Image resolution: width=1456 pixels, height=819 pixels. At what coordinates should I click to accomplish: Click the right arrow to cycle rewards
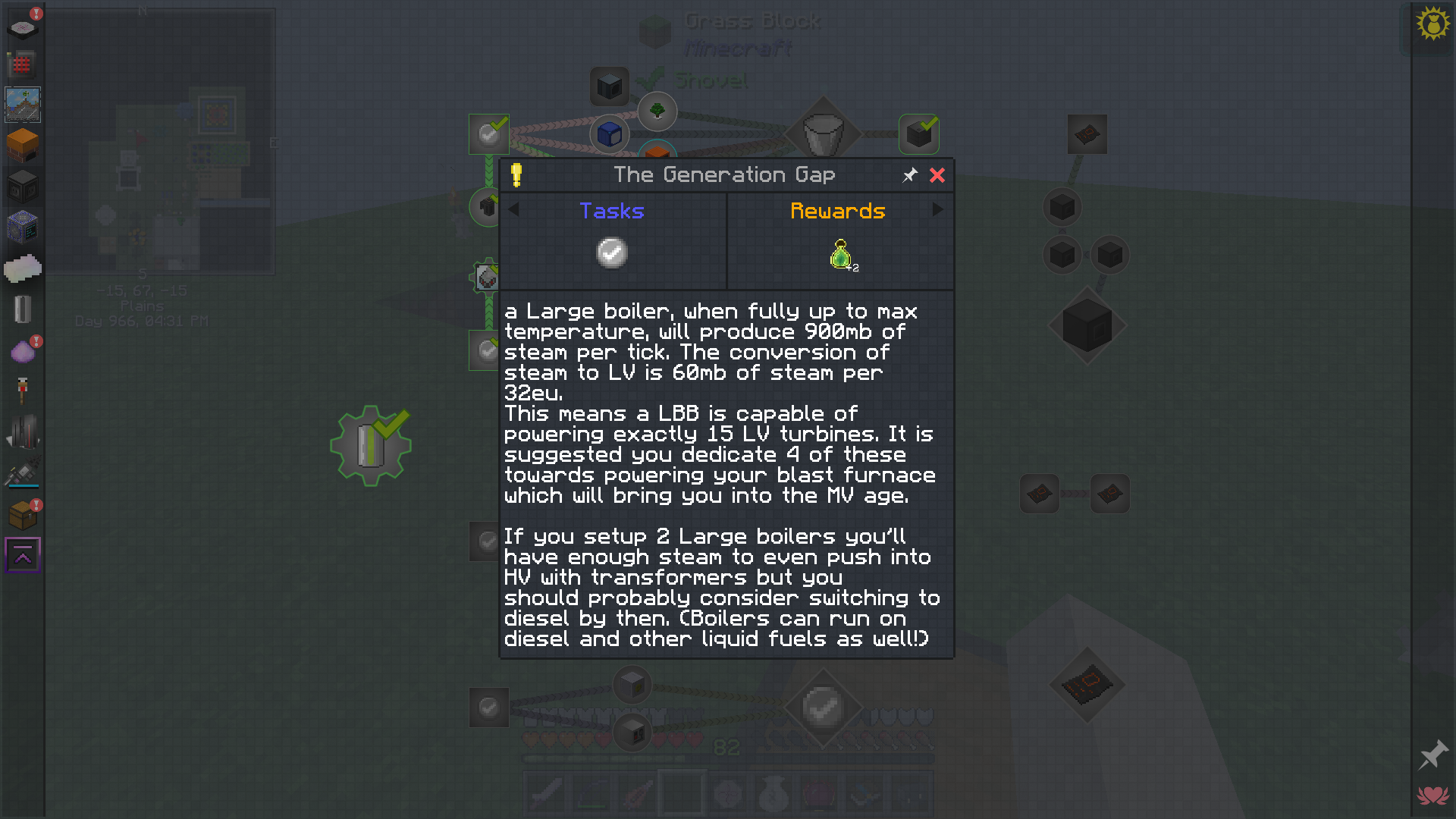937,210
